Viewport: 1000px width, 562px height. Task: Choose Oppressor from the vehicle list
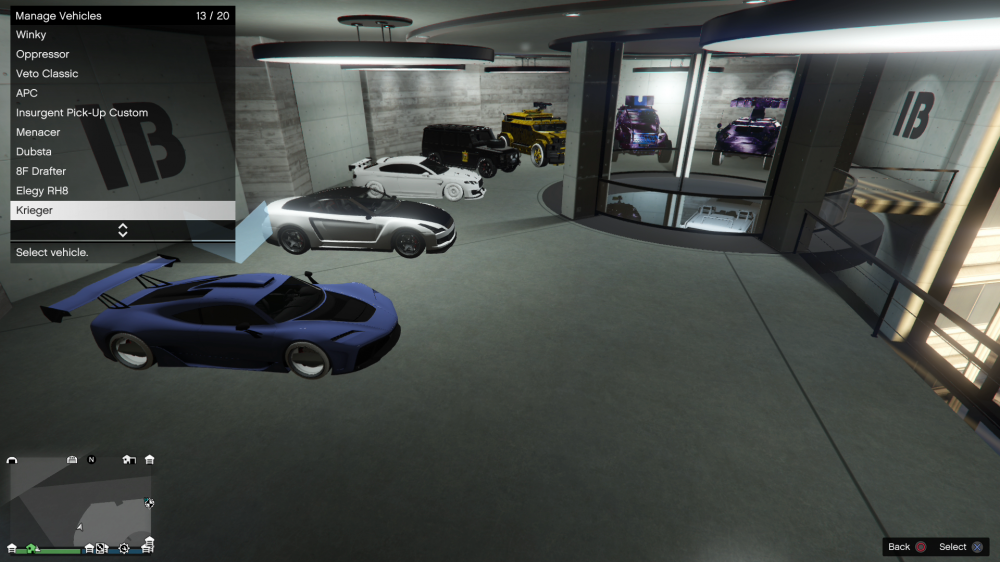(x=122, y=54)
